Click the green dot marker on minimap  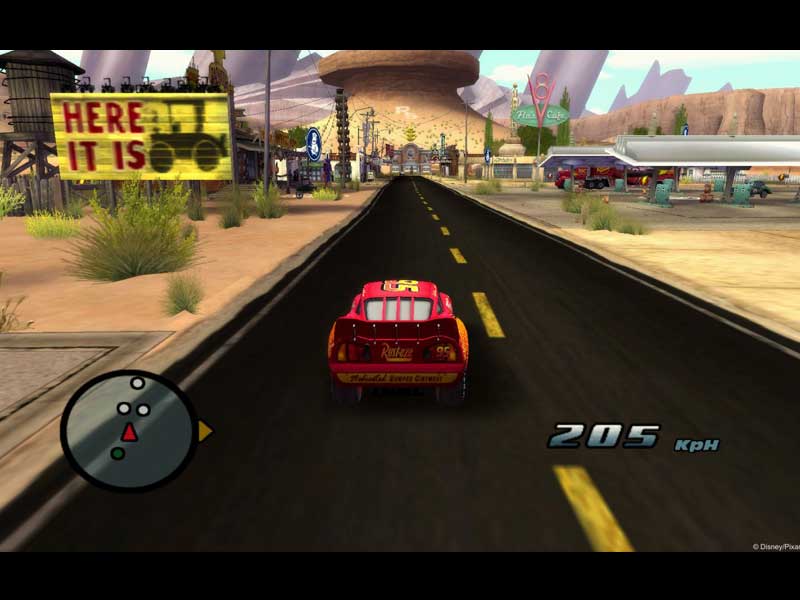[117, 454]
